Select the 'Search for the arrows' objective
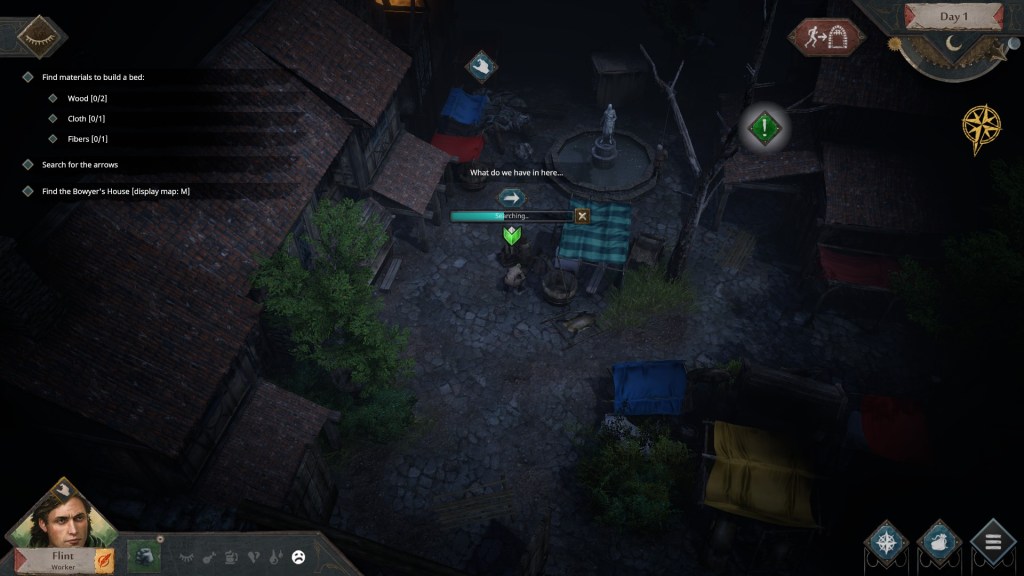The width and height of the screenshot is (1024, 576). [x=80, y=164]
